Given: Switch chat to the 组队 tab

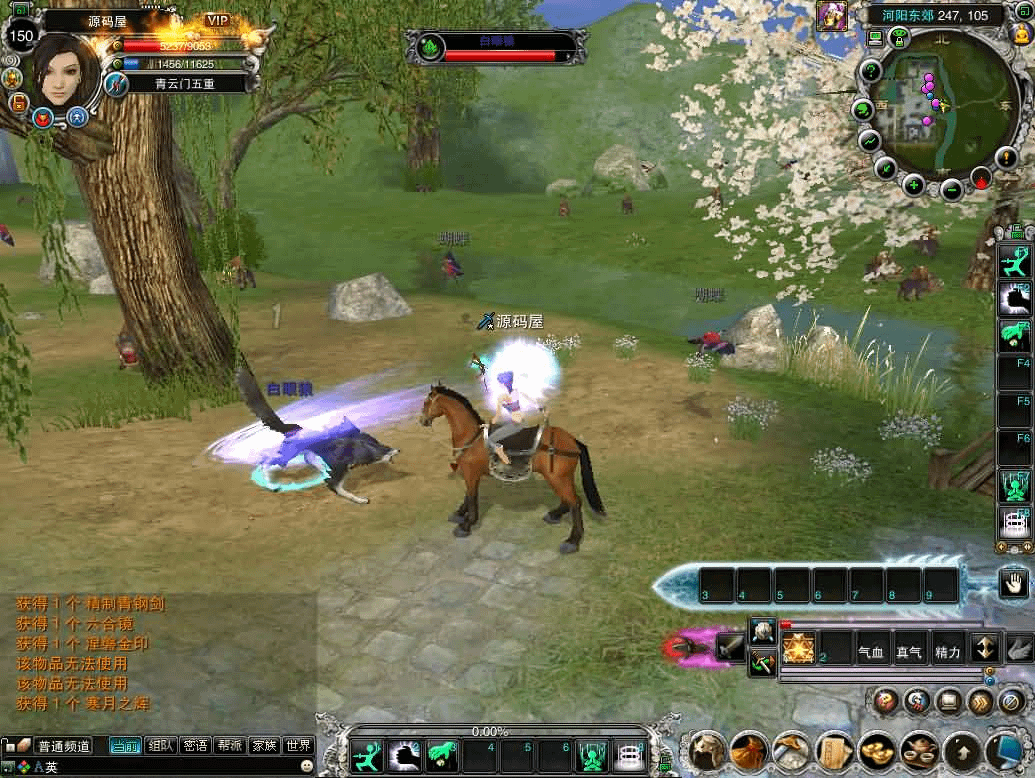Looking at the screenshot, I should pos(161,745).
